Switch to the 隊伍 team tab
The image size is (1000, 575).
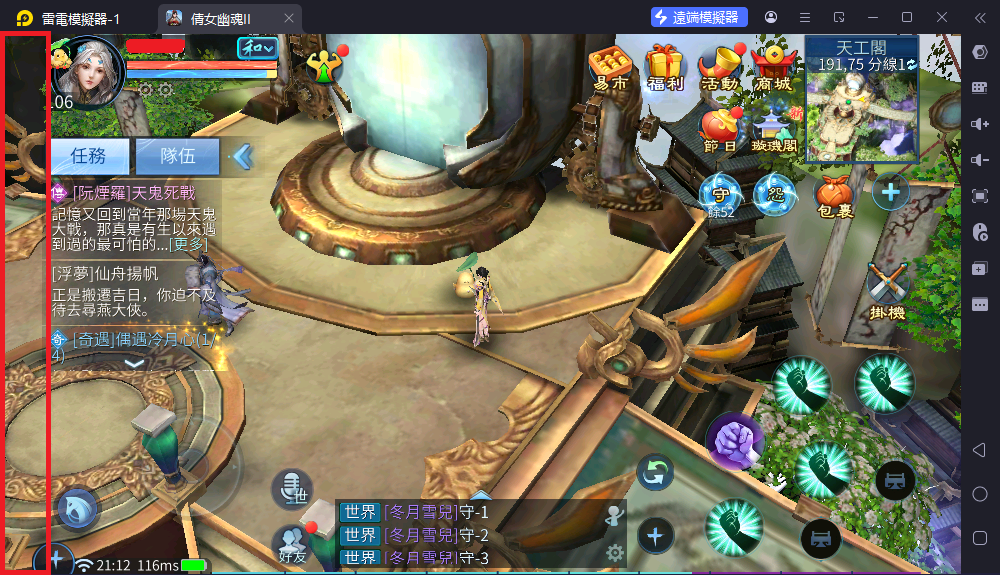pos(177,156)
